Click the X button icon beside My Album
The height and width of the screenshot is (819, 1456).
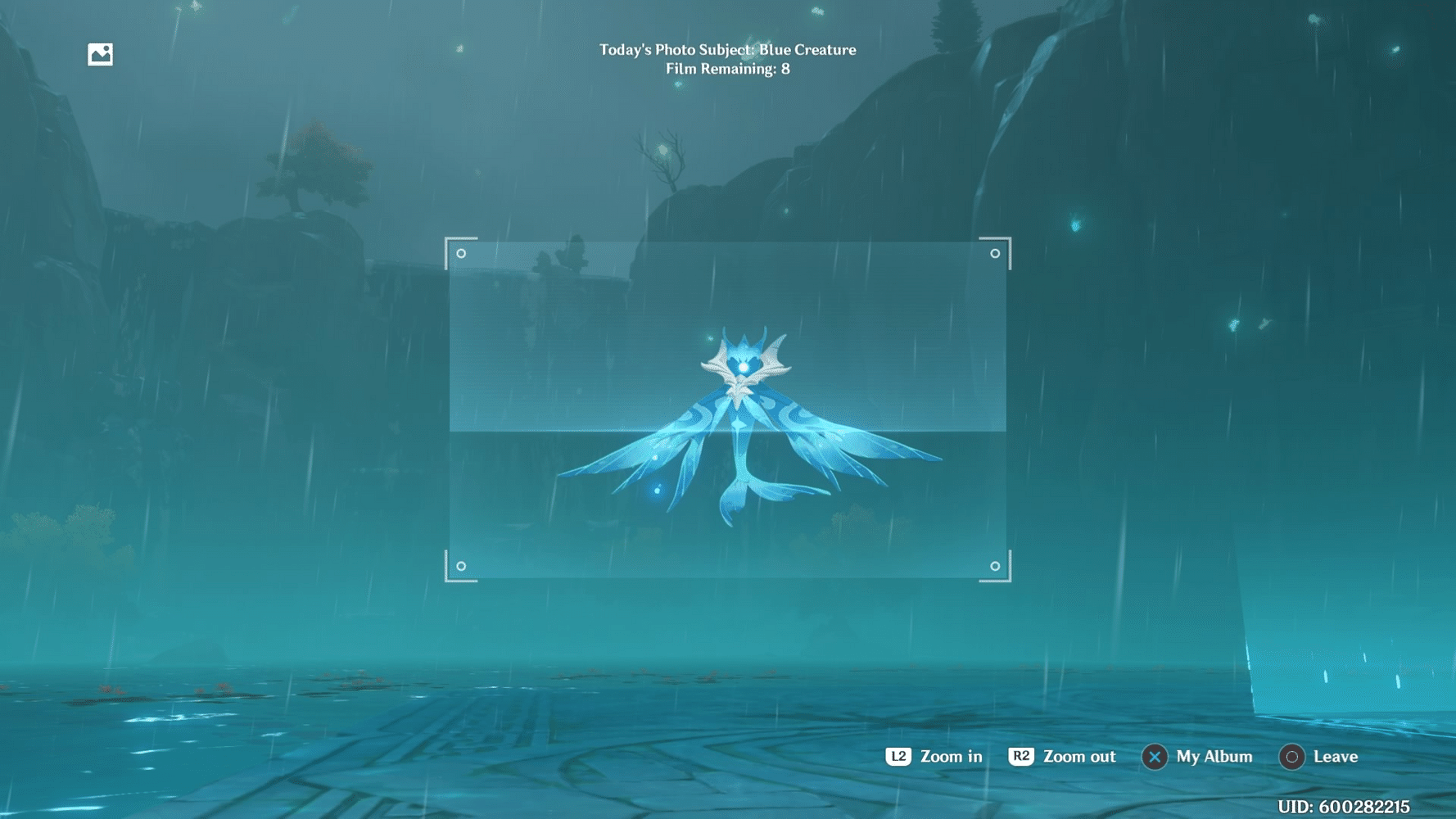click(1154, 757)
